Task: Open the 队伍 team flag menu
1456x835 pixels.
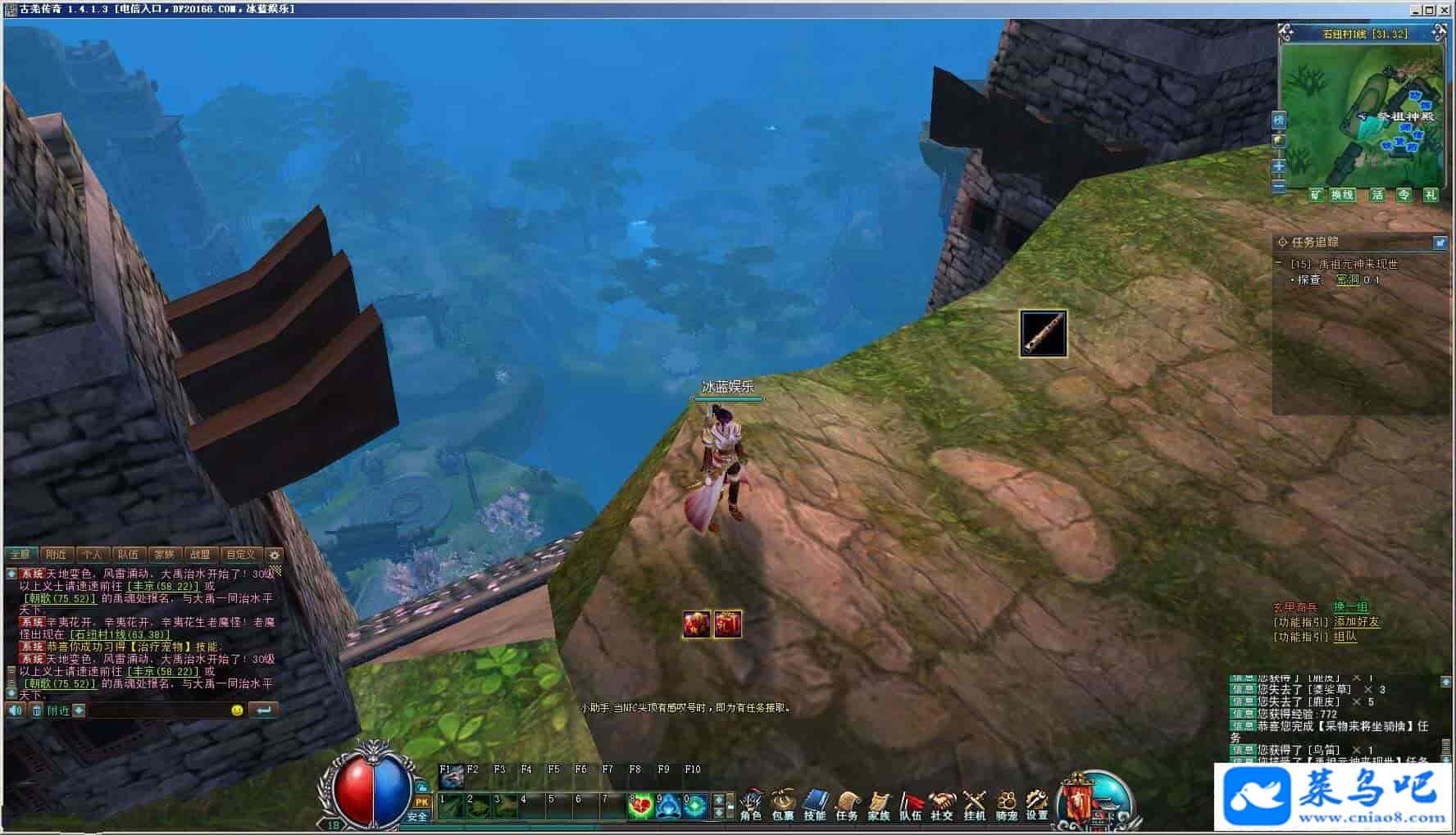Action: [911, 804]
